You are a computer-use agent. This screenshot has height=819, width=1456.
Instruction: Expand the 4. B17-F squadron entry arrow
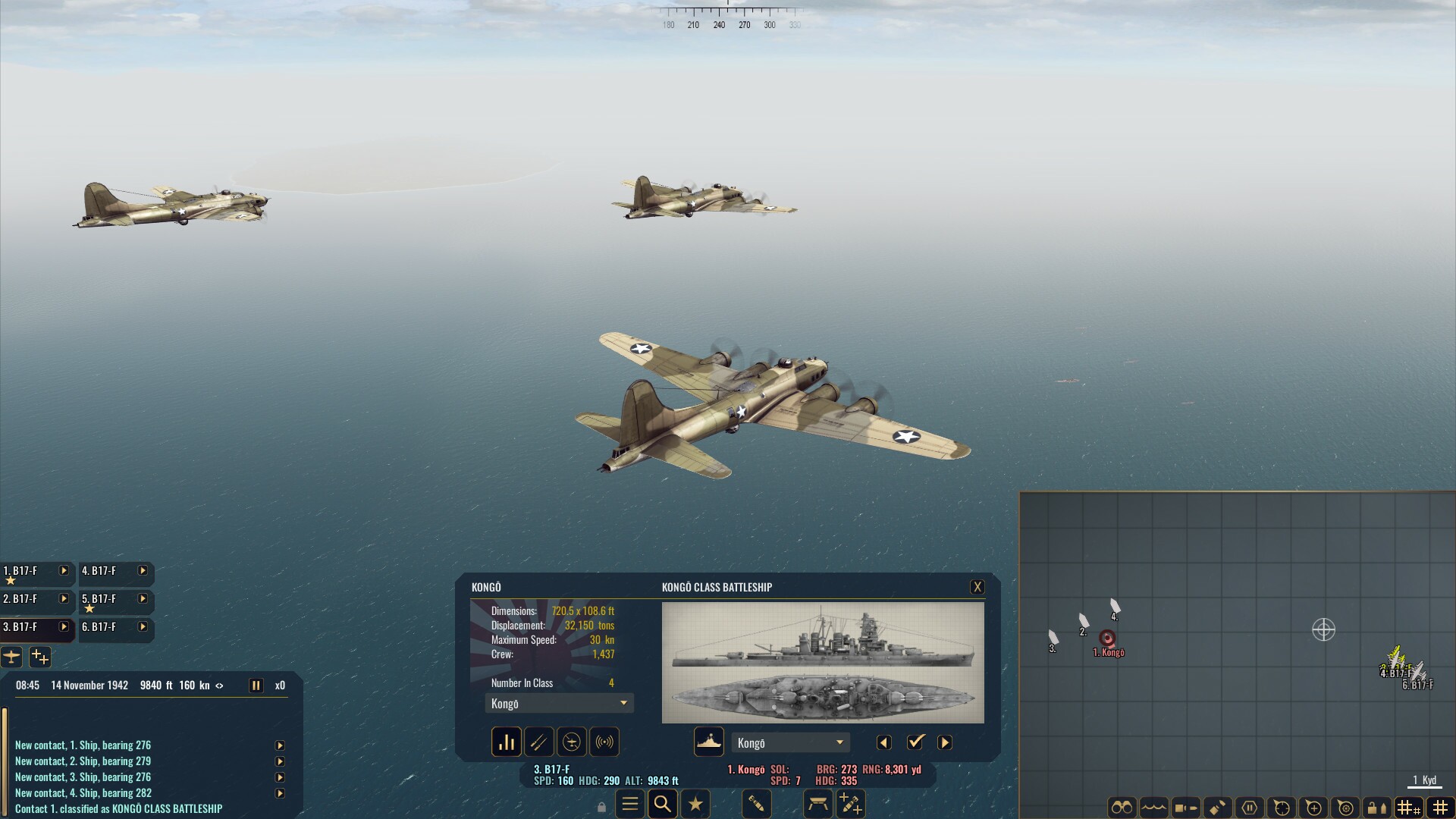coord(141,573)
